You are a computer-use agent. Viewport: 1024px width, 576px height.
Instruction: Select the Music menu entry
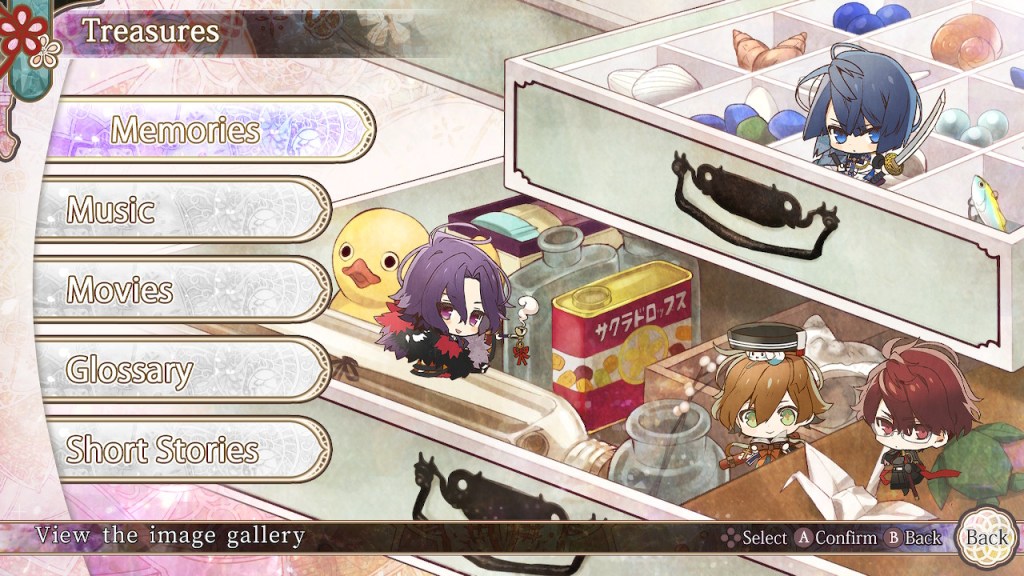tap(180, 210)
